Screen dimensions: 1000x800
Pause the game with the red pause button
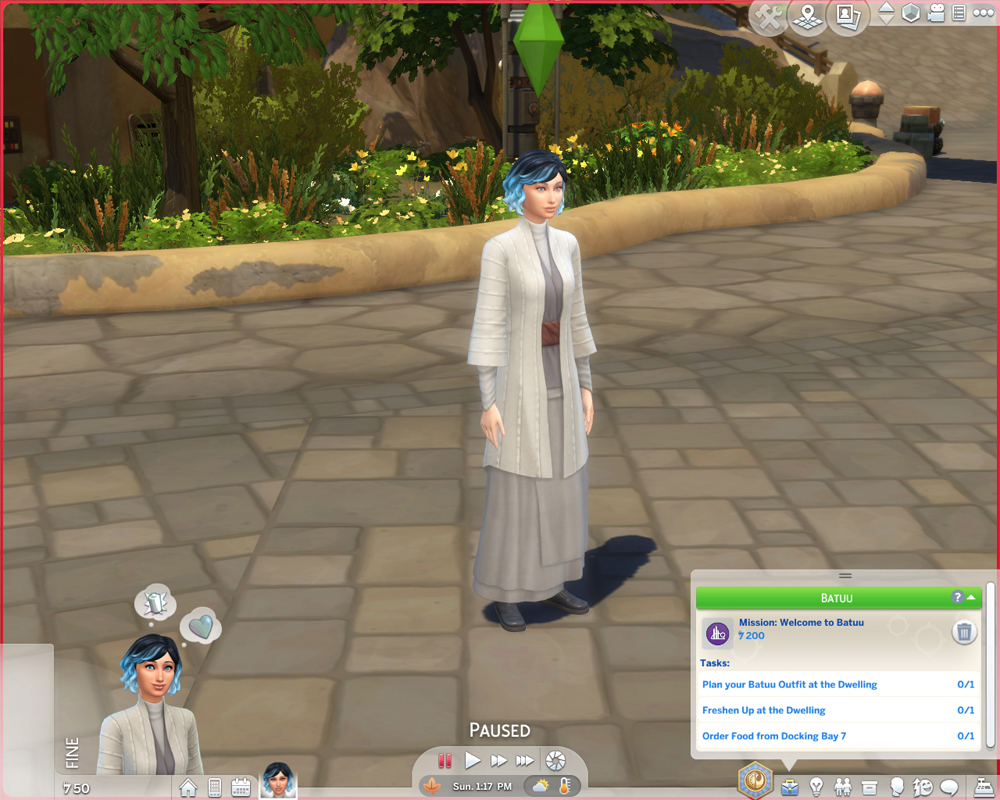click(x=445, y=761)
